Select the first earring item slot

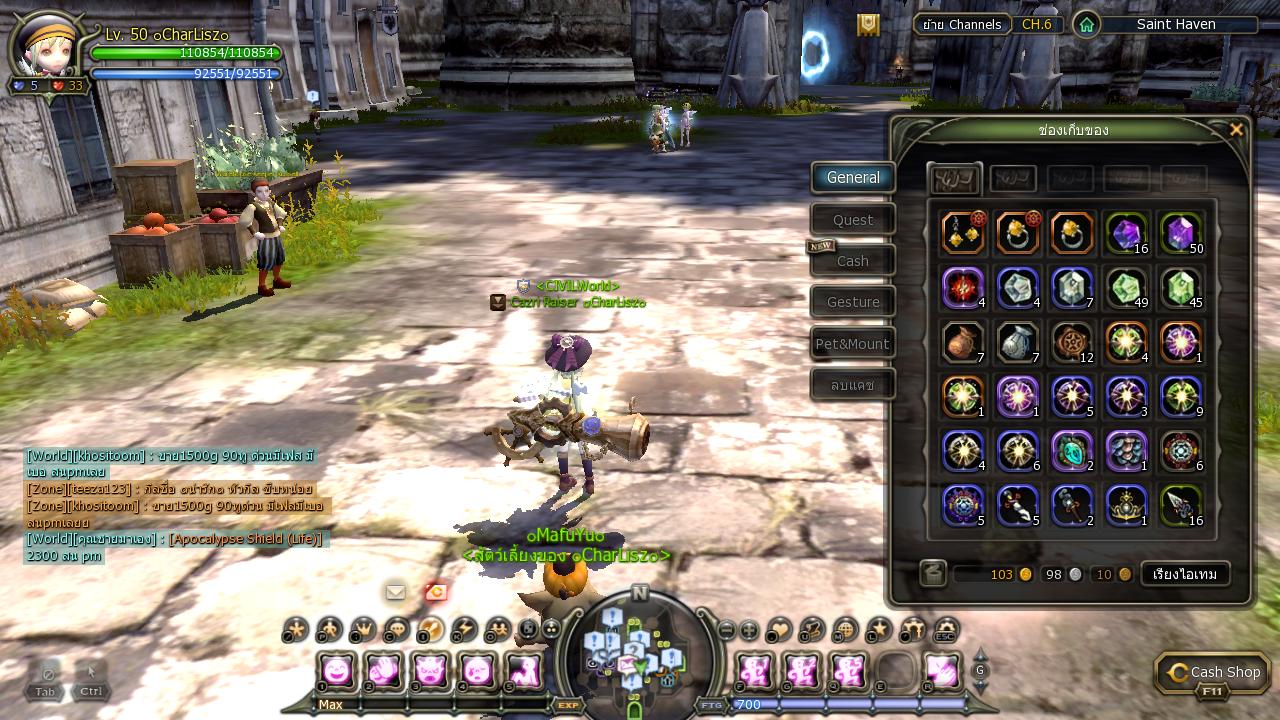[963, 233]
